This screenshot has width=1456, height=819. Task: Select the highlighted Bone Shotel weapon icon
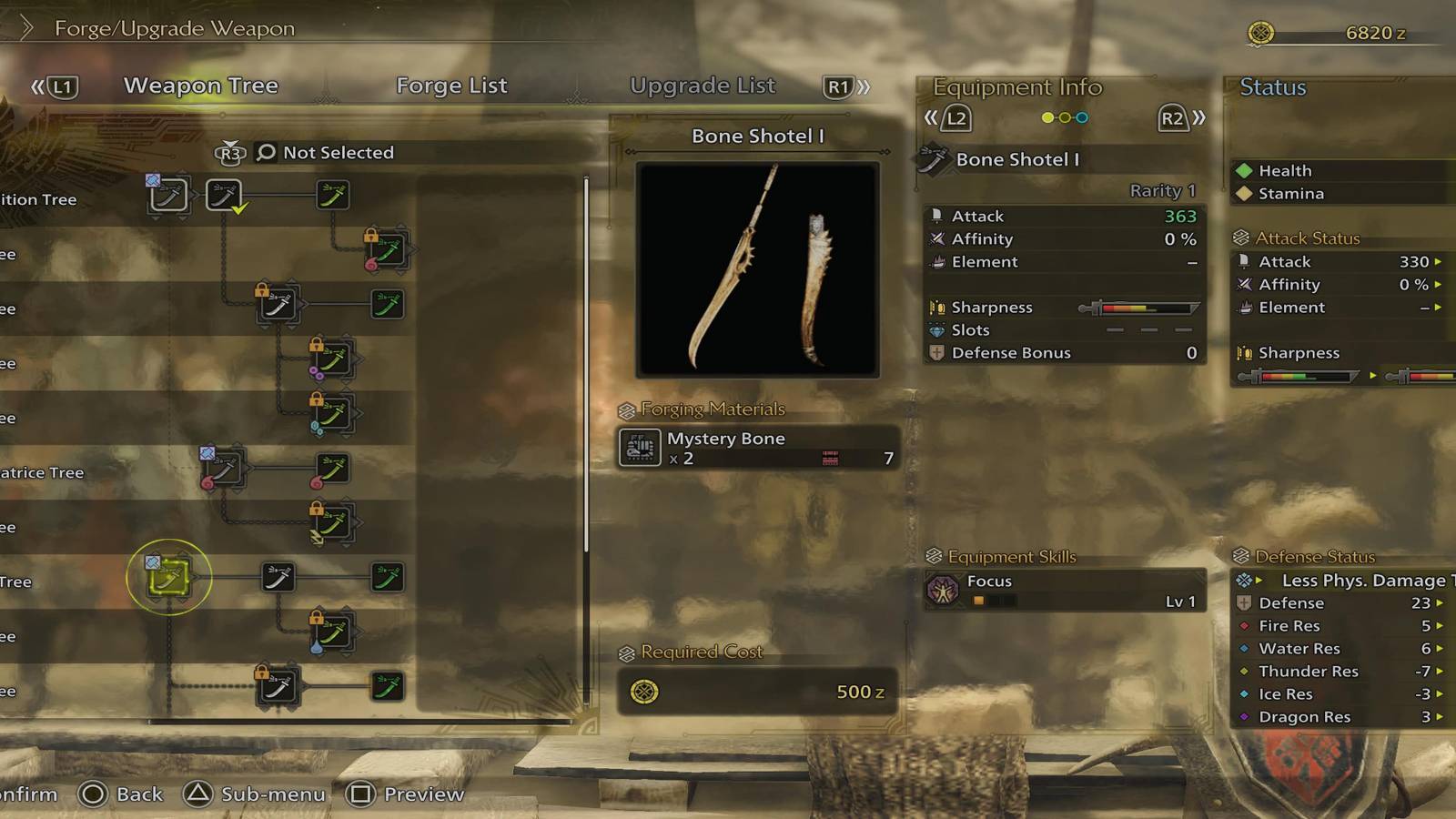tap(169, 579)
